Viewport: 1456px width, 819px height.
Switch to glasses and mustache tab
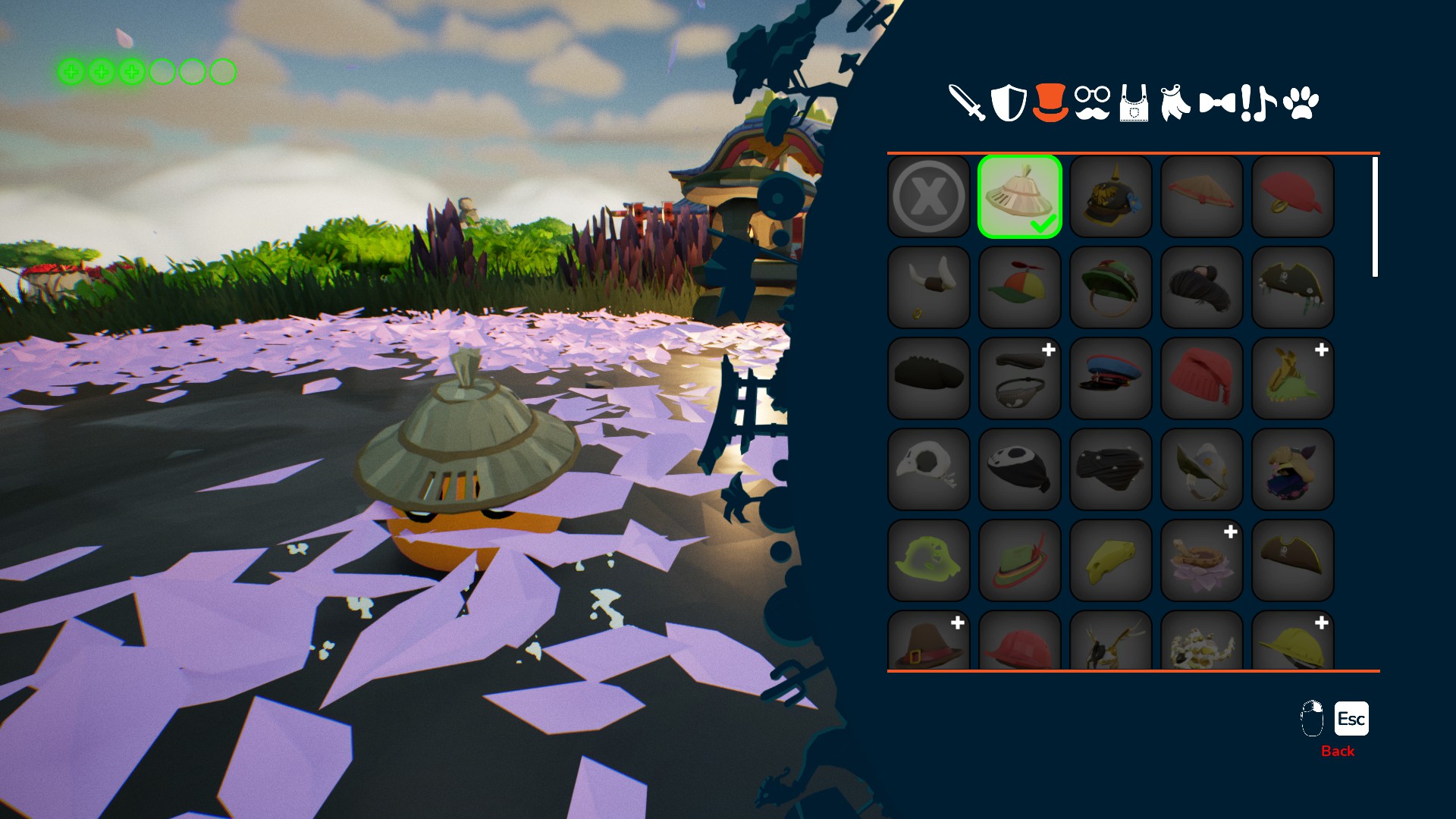[x=1092, y=102]
